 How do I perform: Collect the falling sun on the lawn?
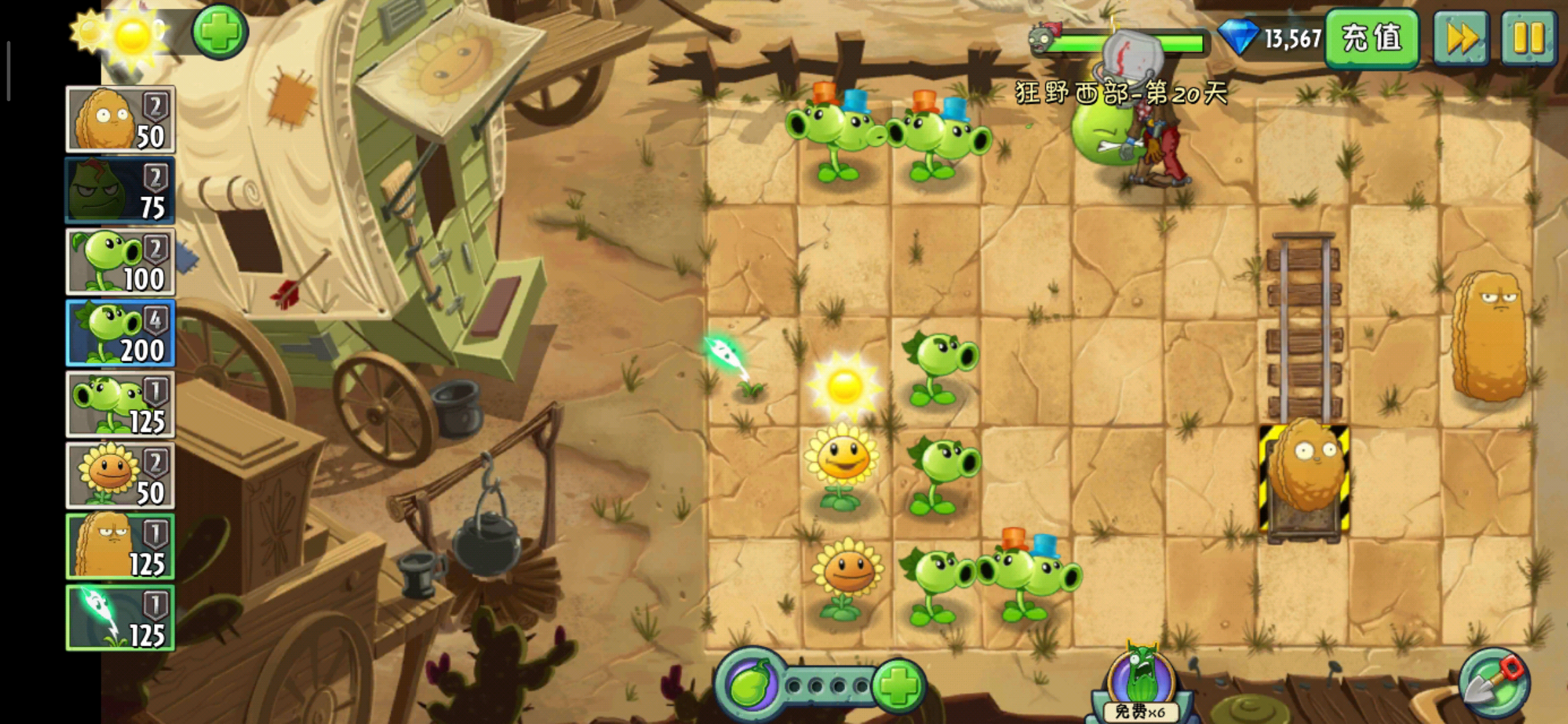(844, 386)
